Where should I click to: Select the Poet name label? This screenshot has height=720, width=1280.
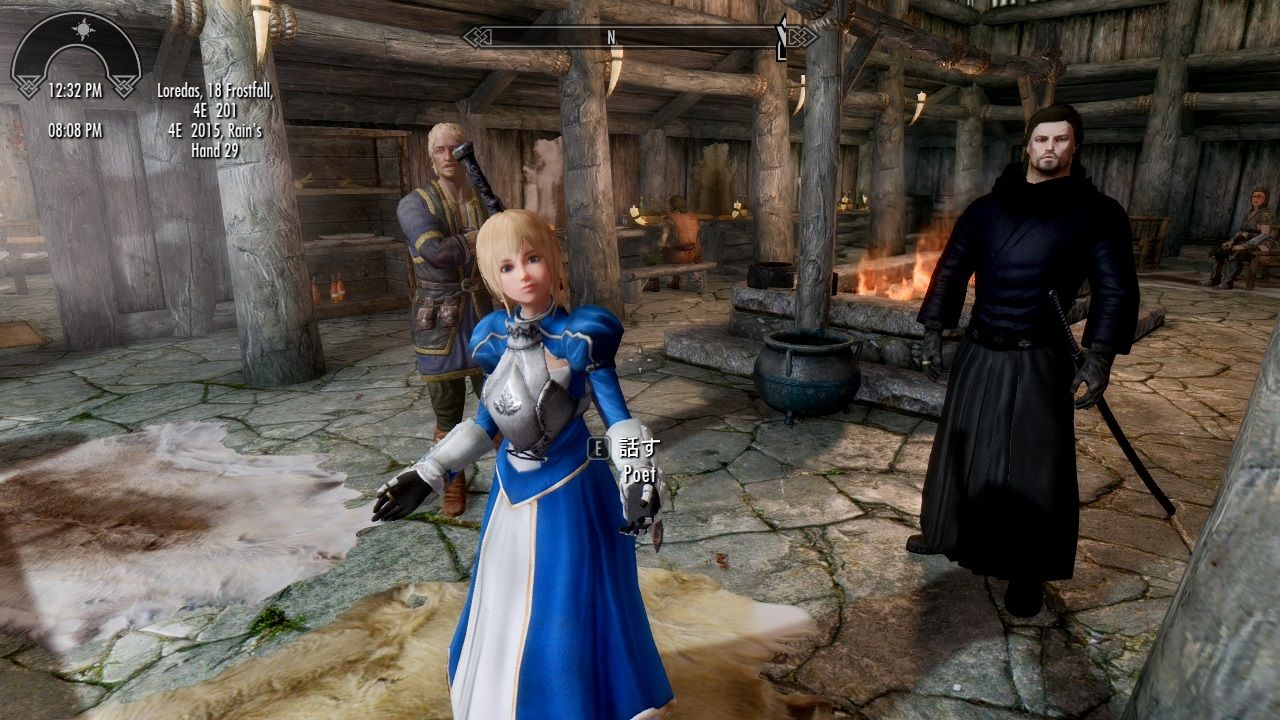(638, 472)
